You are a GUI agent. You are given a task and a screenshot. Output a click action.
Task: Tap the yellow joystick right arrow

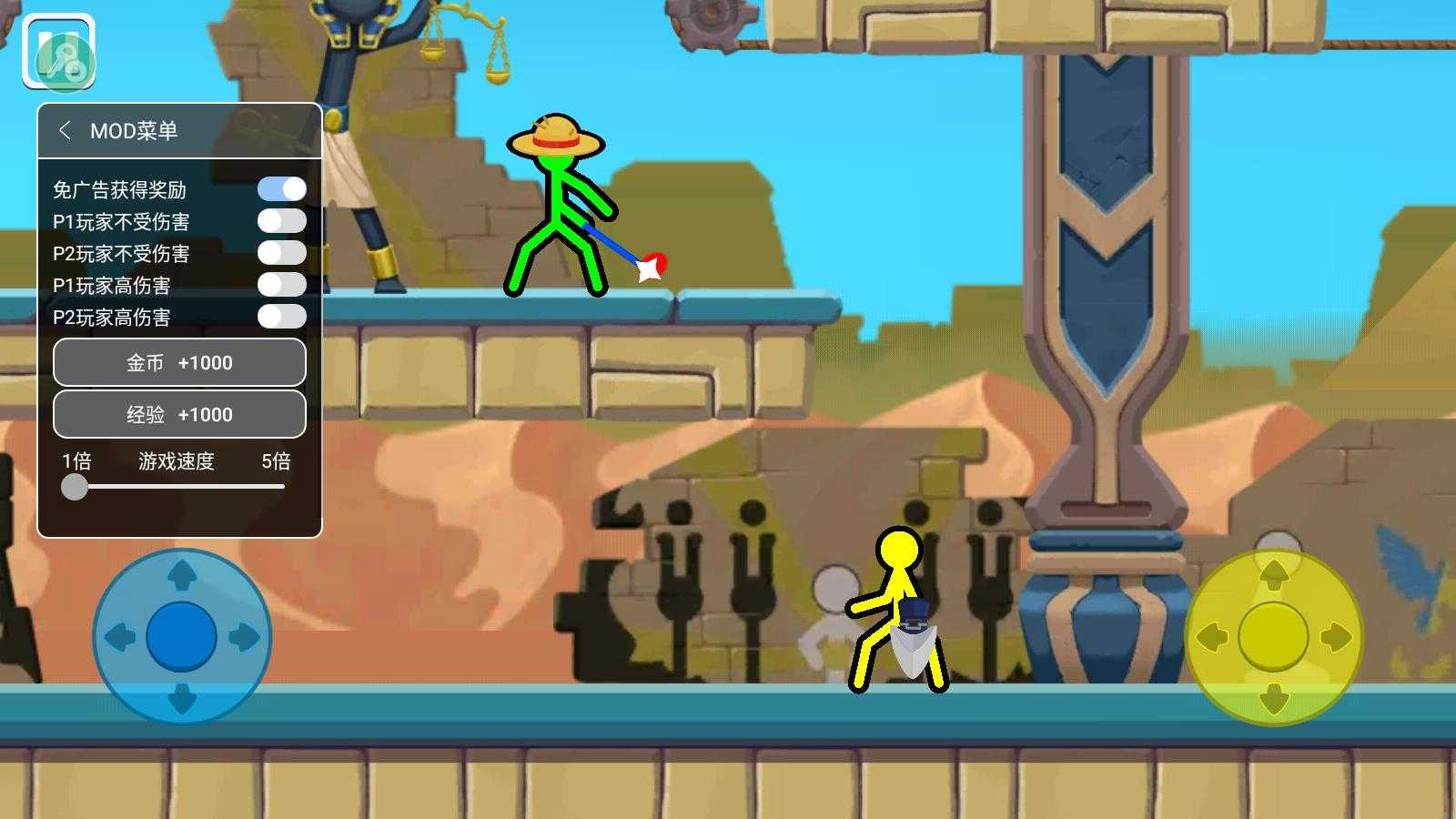1335,636
